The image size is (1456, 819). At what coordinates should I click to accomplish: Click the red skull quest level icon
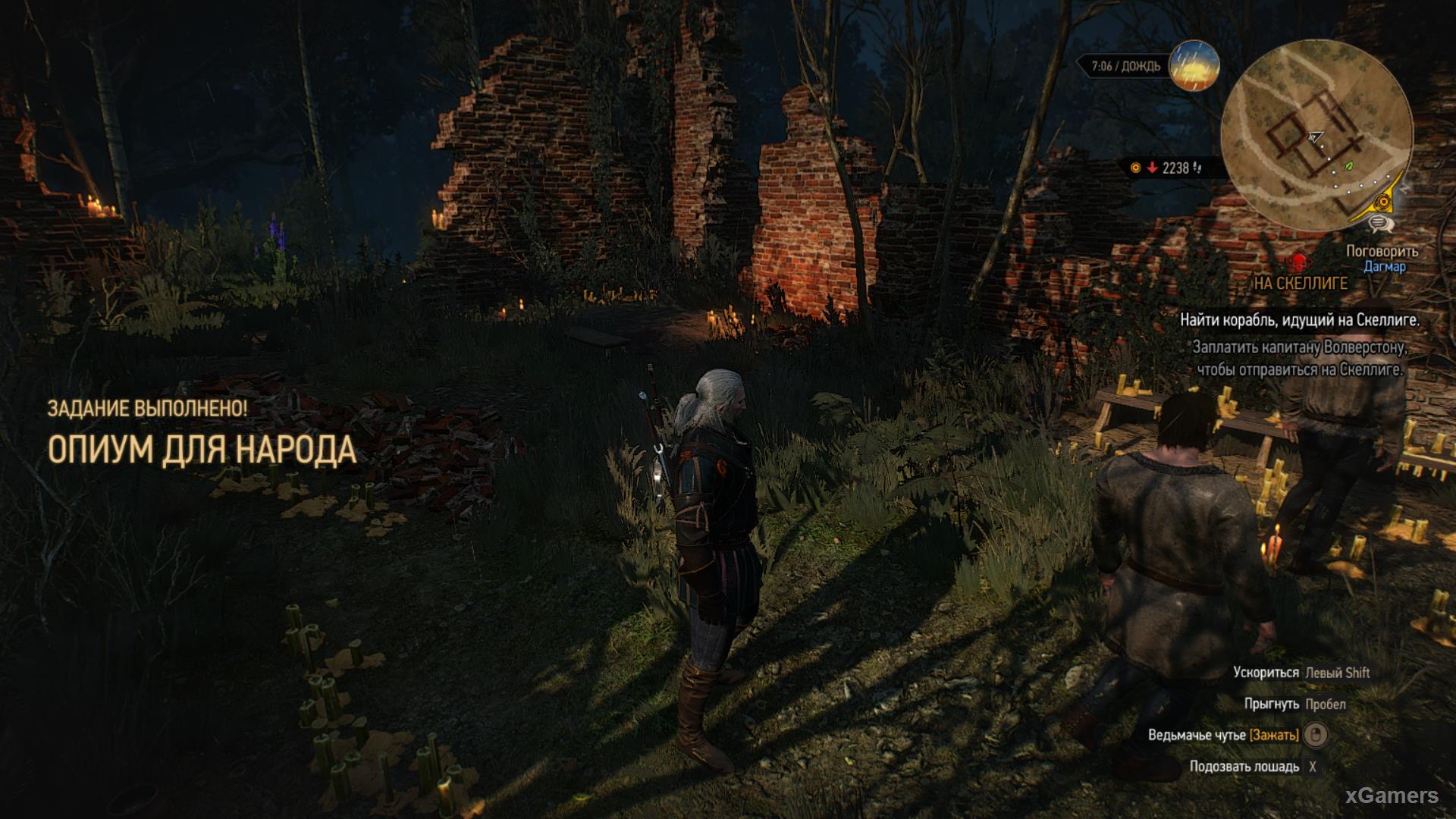pyautogui.click(x=1298, y=262)
